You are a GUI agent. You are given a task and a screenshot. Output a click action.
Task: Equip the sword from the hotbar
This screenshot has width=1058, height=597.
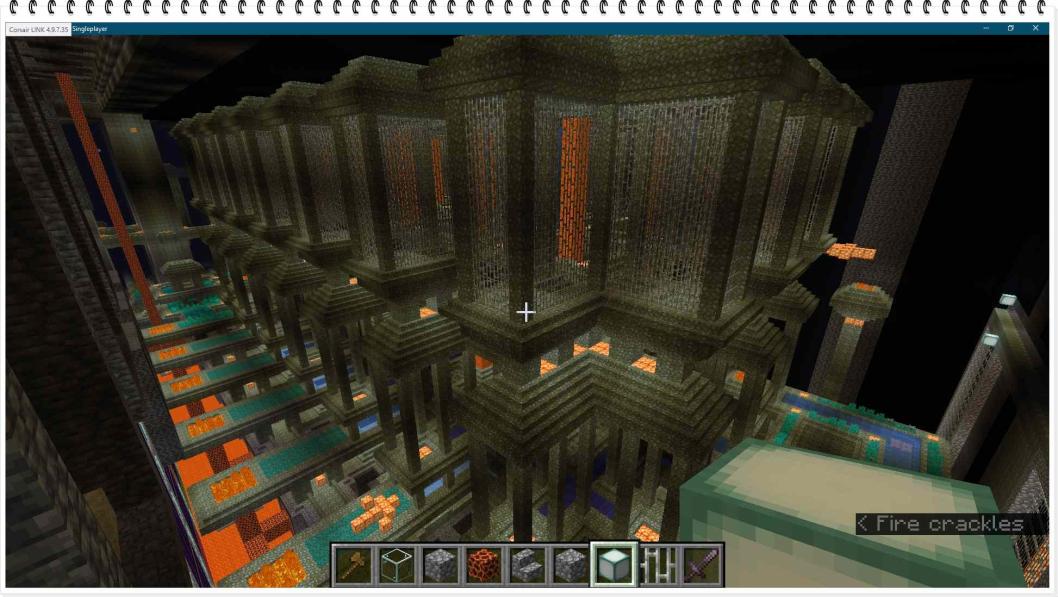point(700,565)
